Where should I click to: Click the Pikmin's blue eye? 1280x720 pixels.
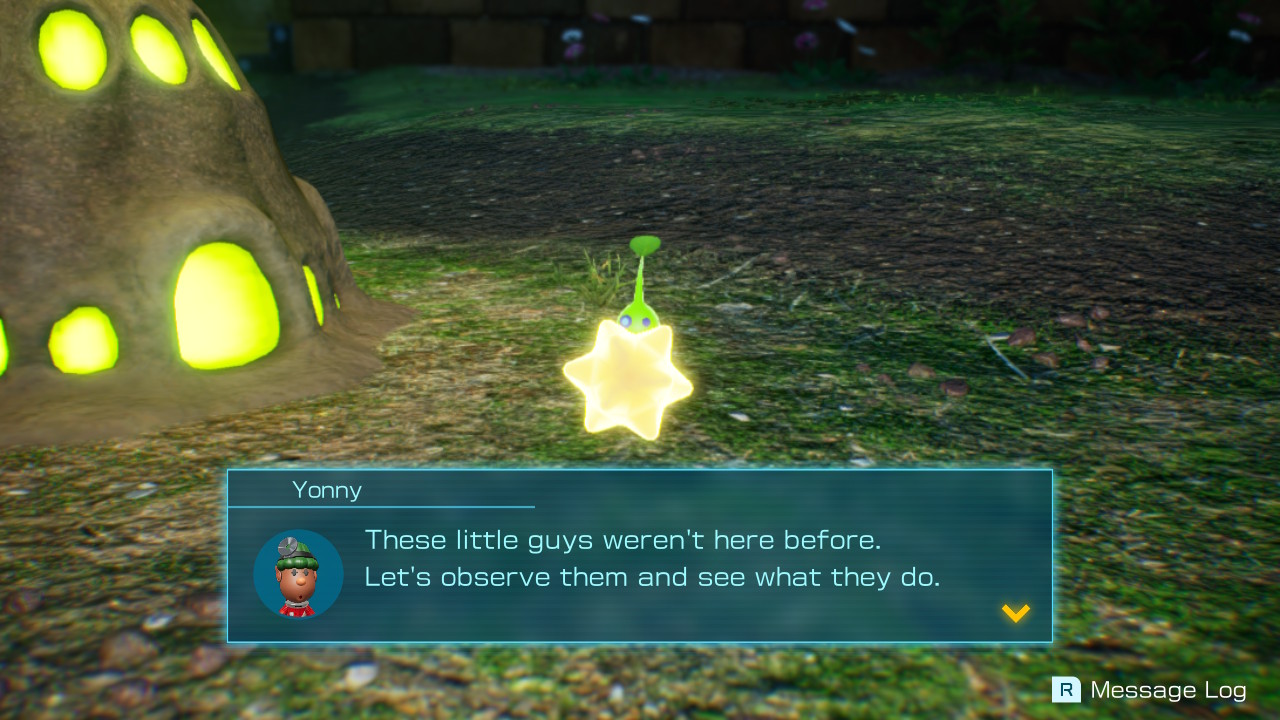click(626, 320)
